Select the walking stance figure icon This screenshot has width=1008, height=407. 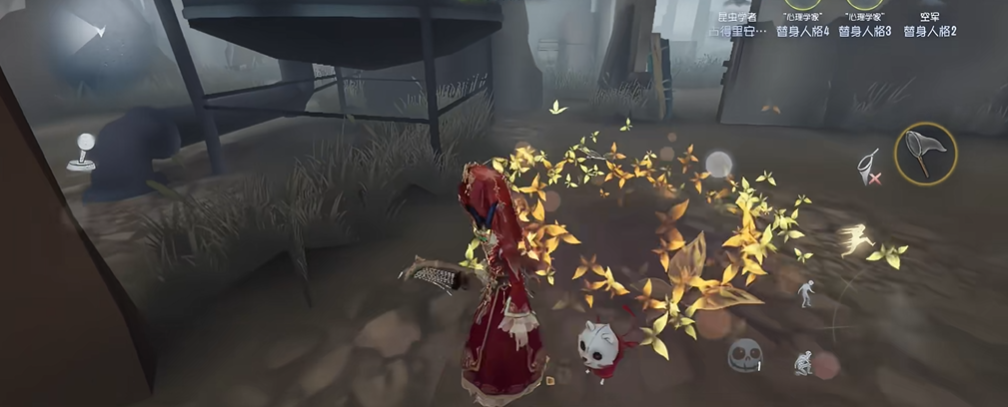pyautogui.click(x=806, y=293)
